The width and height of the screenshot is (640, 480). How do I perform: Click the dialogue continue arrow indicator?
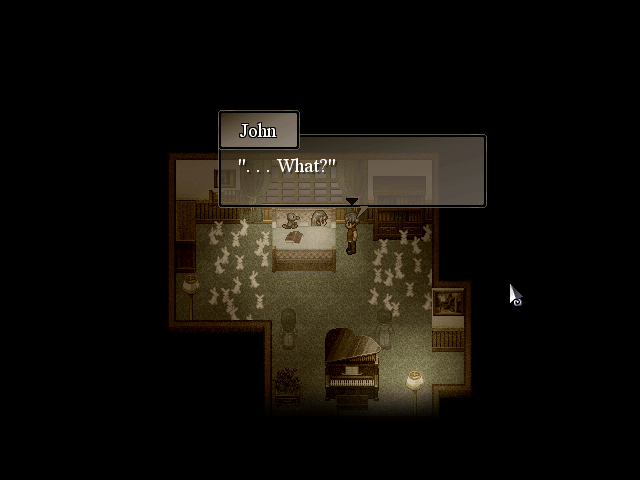point(352,201)
